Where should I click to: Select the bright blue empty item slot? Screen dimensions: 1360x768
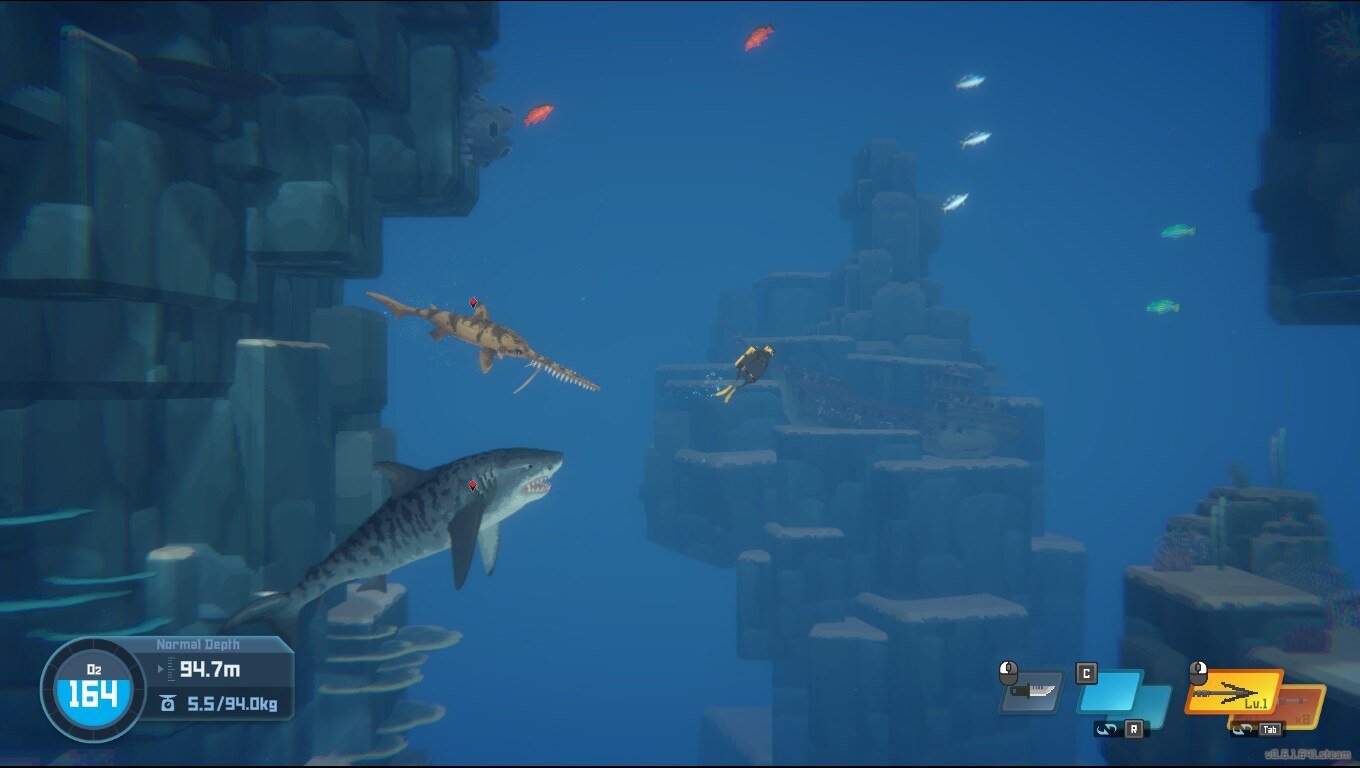pos(1109,691)
